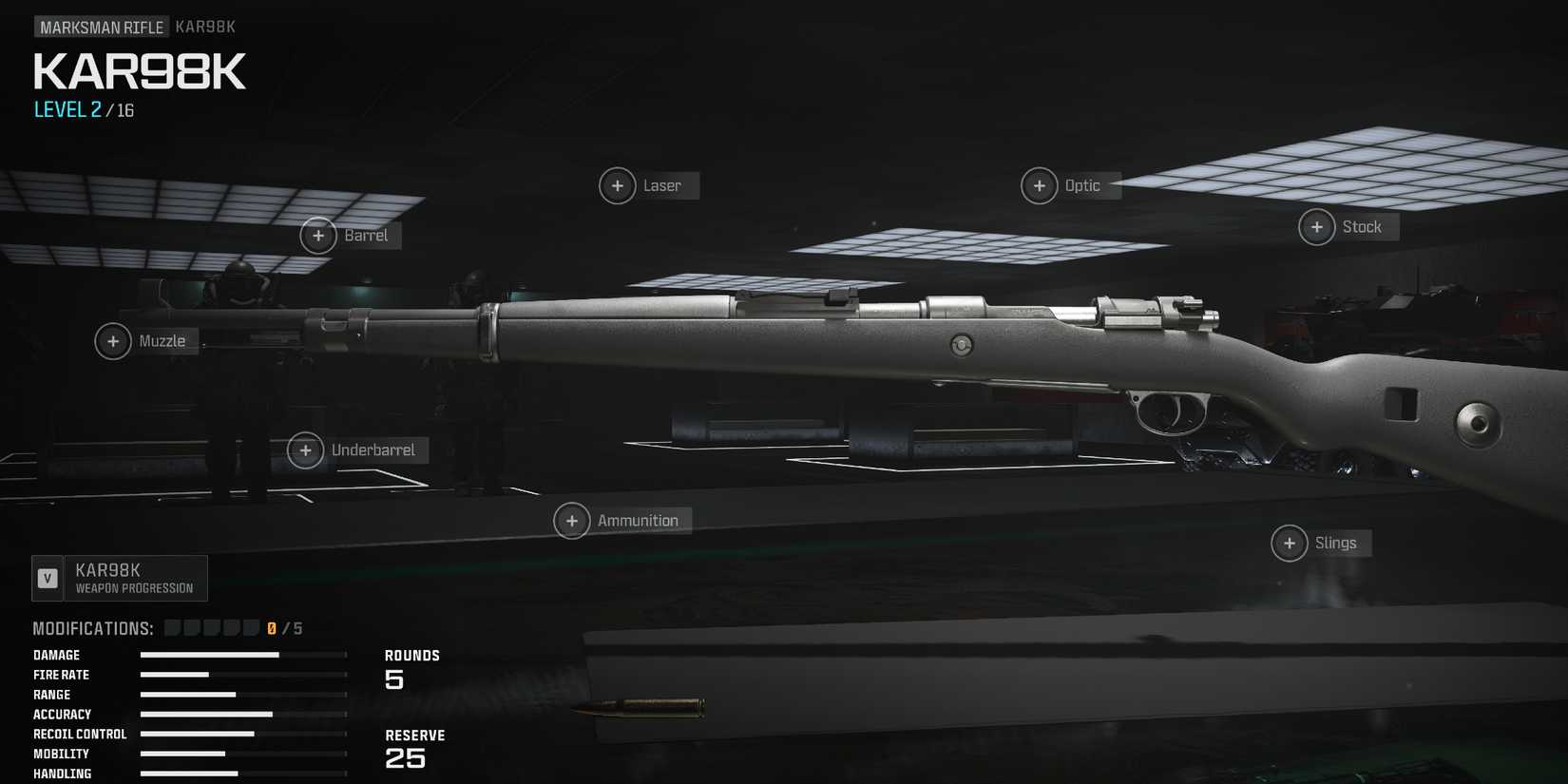Open the Ammunition attachment slot
Viewport: 1568px width, 784px height.
pyautogui.click(x=572, y=520)
